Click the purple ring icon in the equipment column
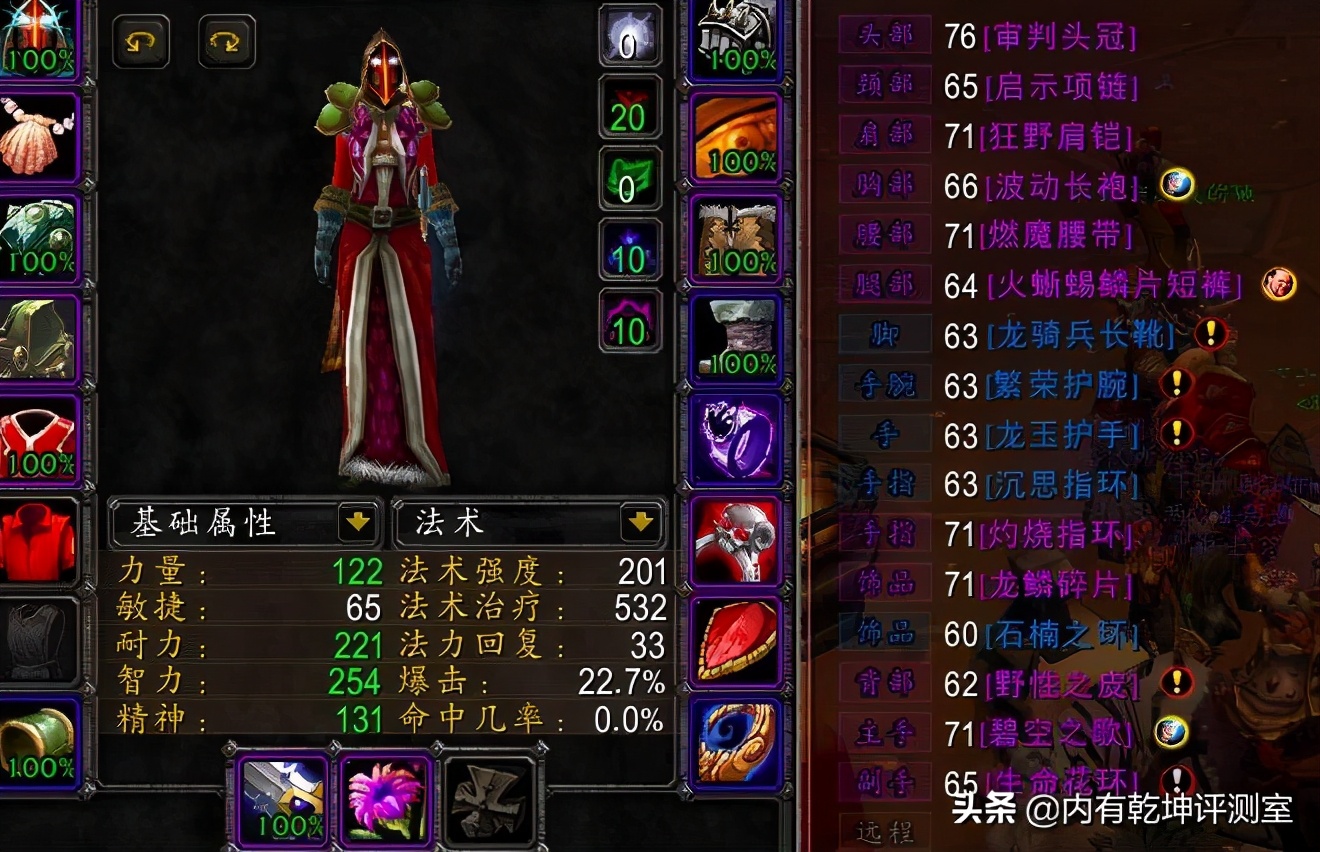Screen dimensions: 1320x852 coord(736,440)
